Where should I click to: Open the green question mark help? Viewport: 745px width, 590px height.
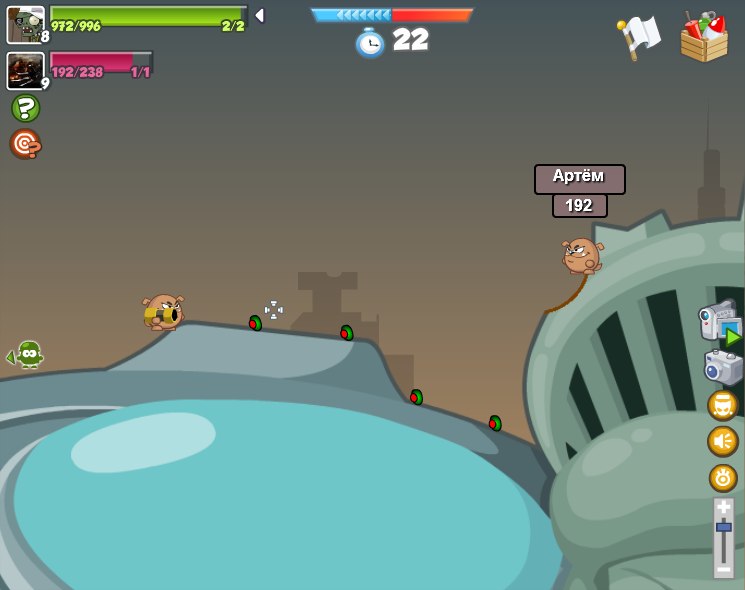(25, 108)
